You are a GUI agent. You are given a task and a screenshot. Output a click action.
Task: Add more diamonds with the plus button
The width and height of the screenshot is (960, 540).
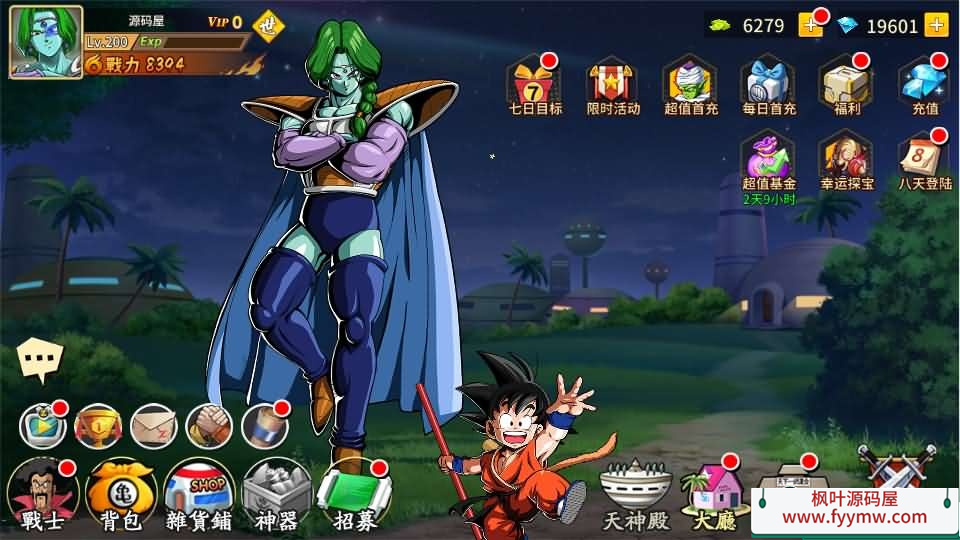click(936, 25)
